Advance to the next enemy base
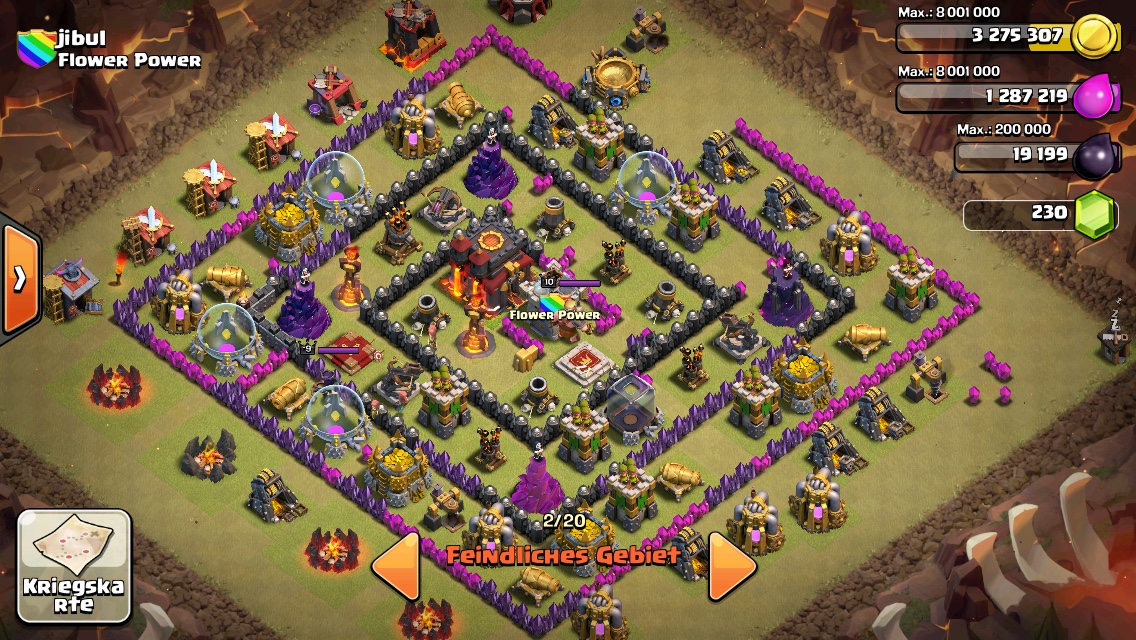This screenshot has width=1136, height=640. point(732,566)
